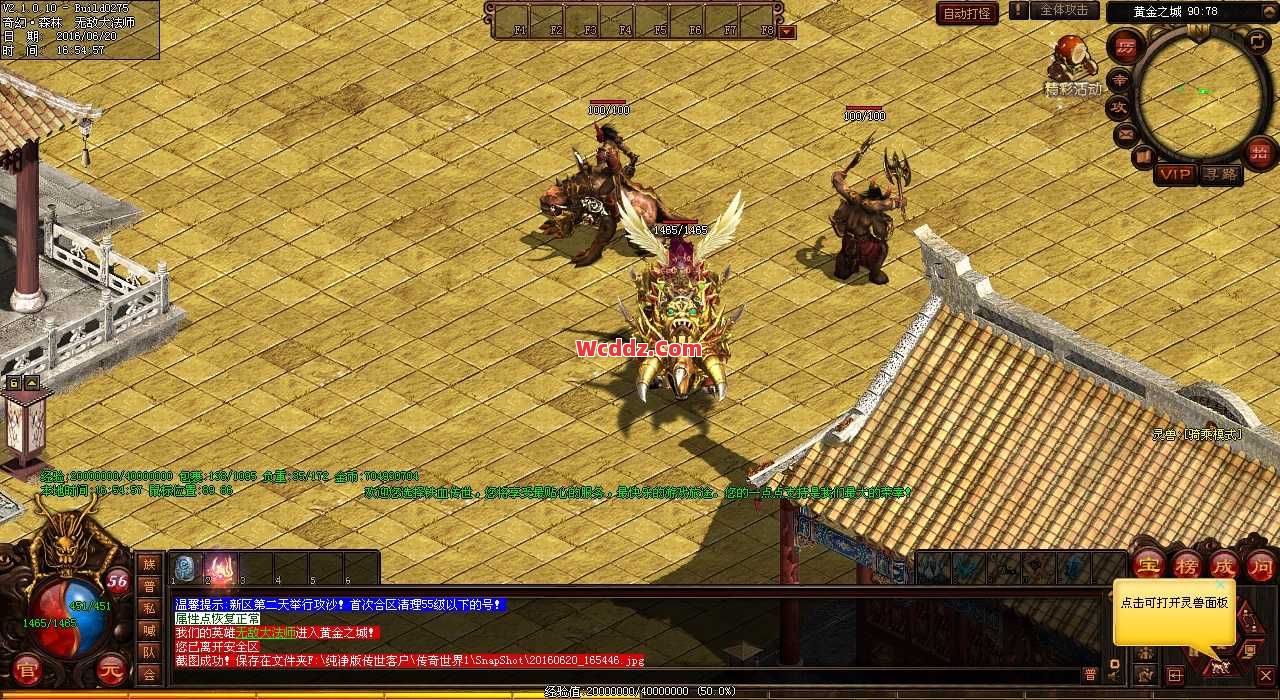
Task: Switch to the 族 chat channel
Action: coord(149,564)
